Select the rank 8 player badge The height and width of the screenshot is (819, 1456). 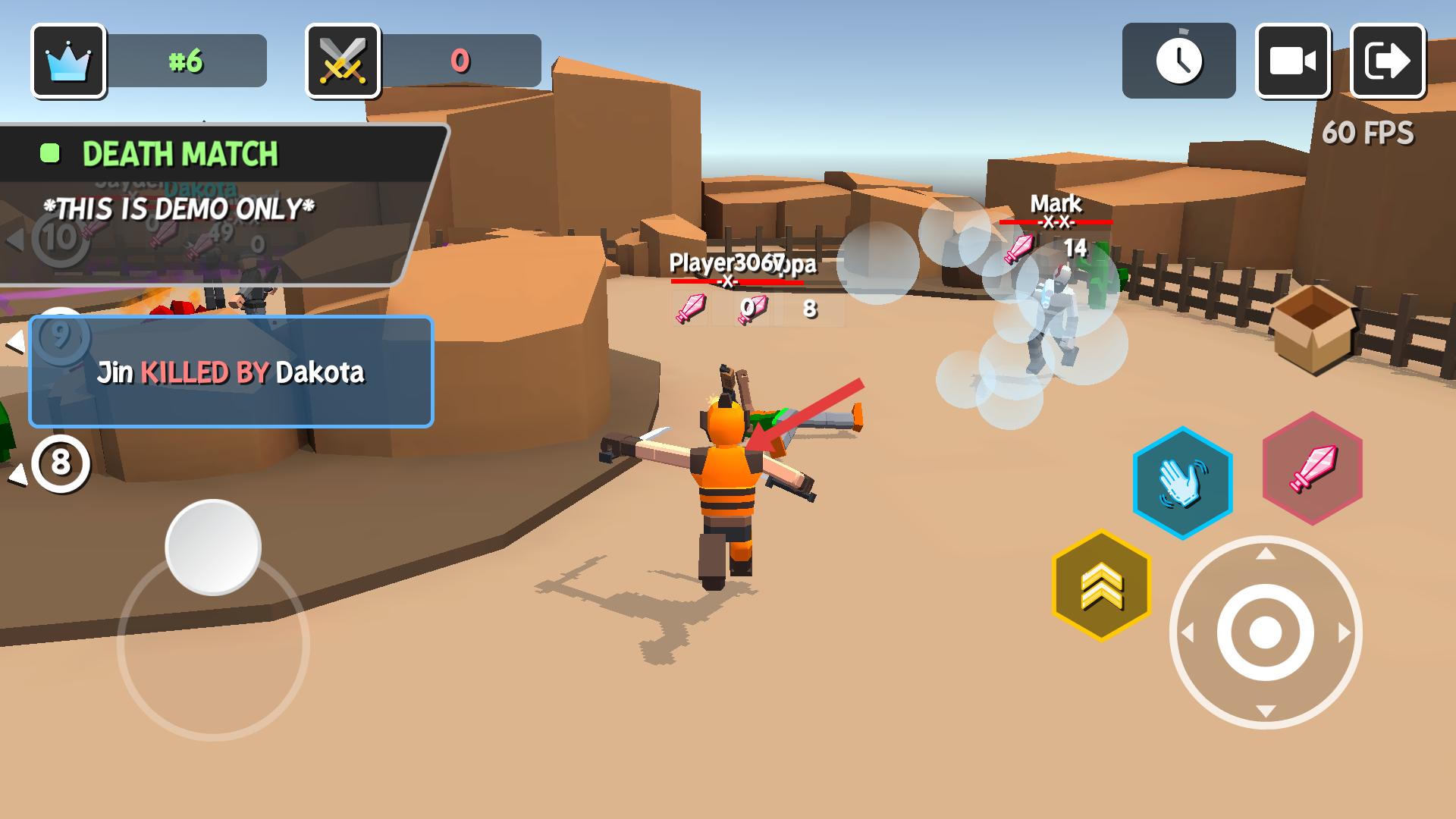pyautogui.click(x=61, y=463)
